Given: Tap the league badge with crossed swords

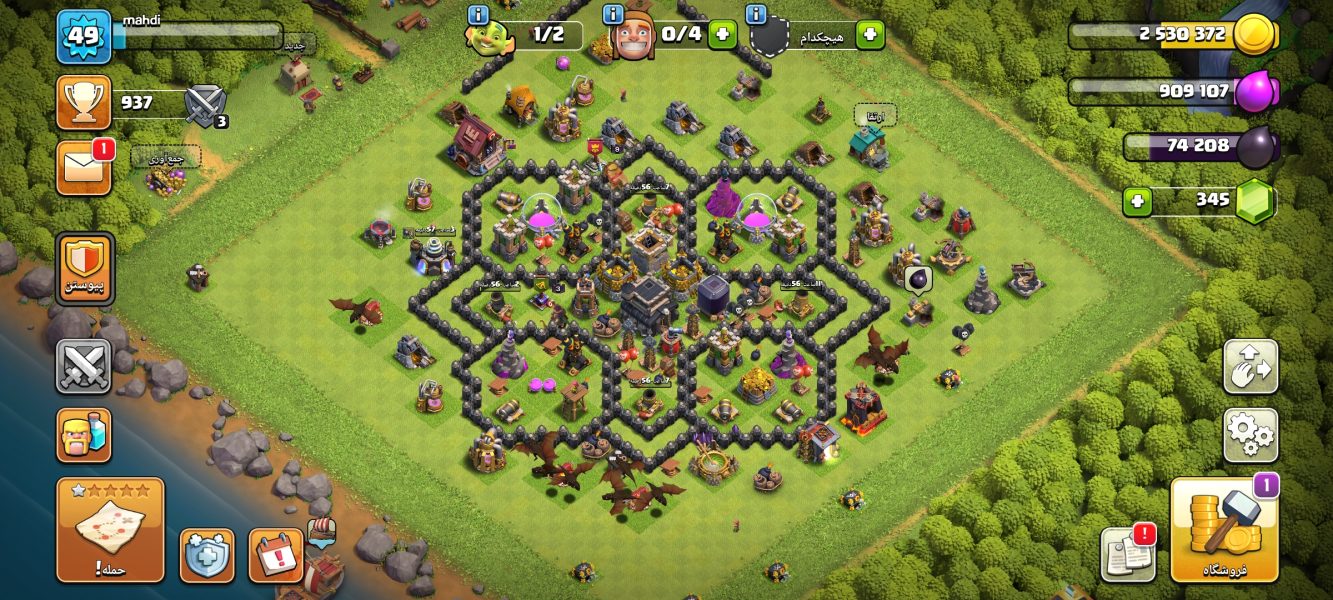Looking at the screenshot, I should (x=206, y=105).
